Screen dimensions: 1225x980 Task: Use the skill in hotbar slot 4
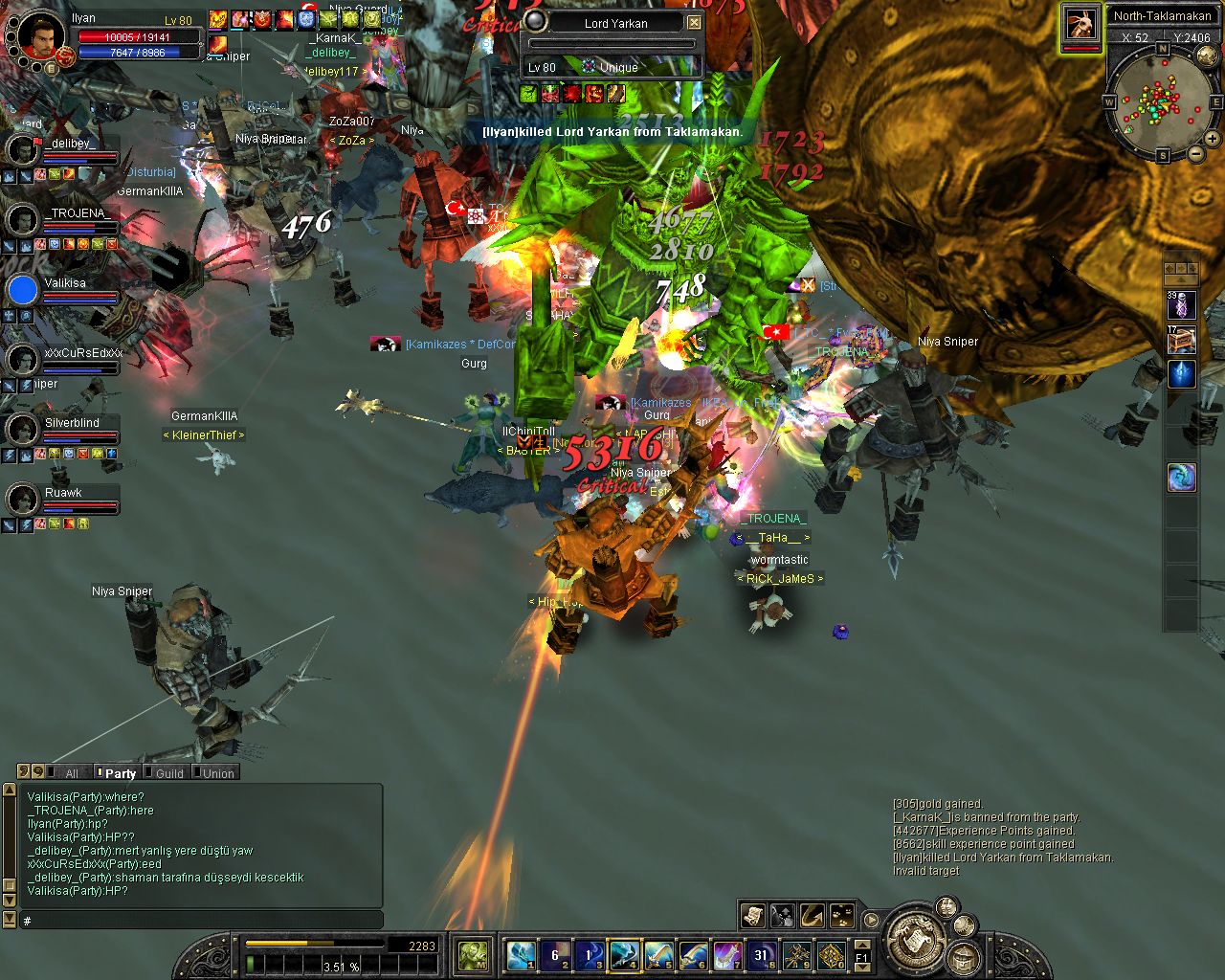(624, 954)
